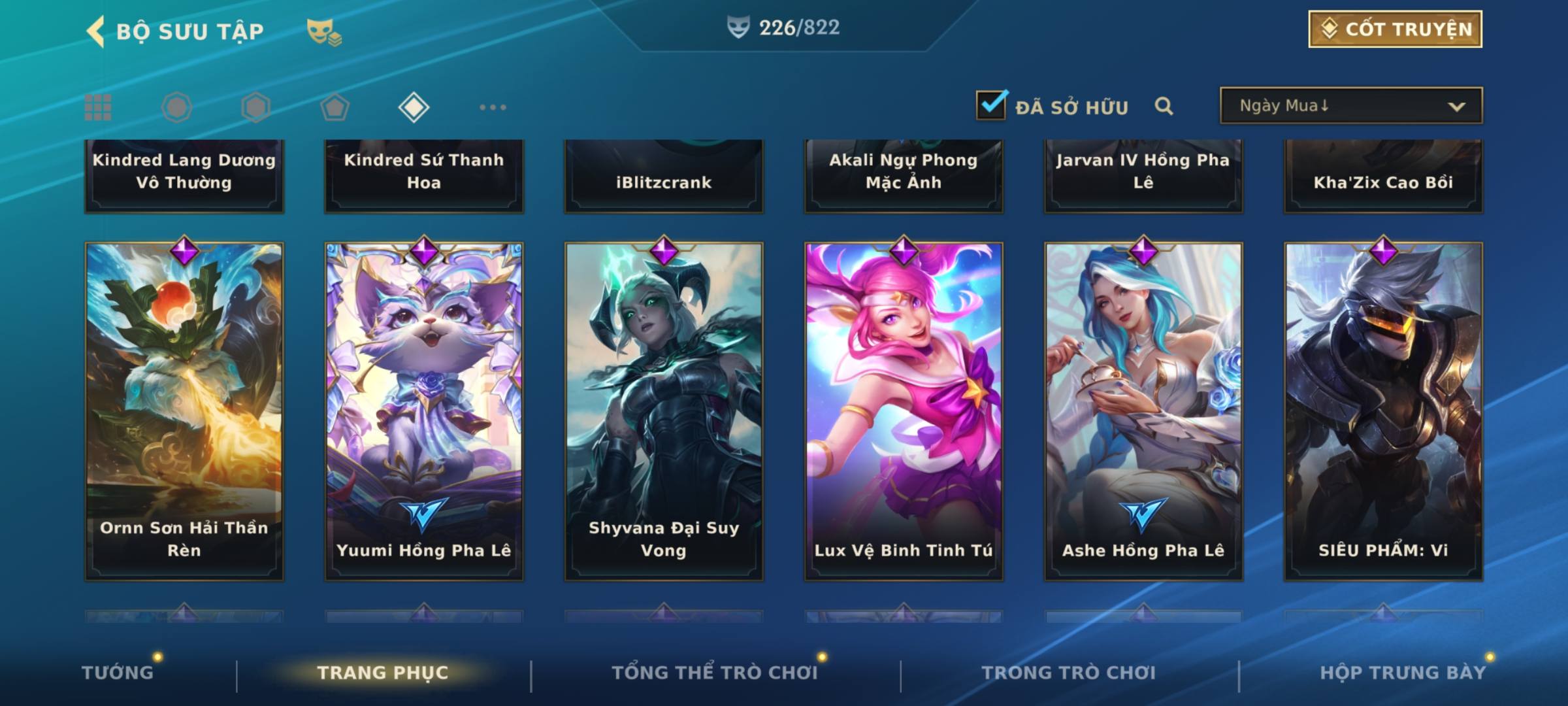This screenshot has width=1568, height=706.
Task: Open the Cốt Truyện button
Action: pyautogui.click(x=1395, y=29)
